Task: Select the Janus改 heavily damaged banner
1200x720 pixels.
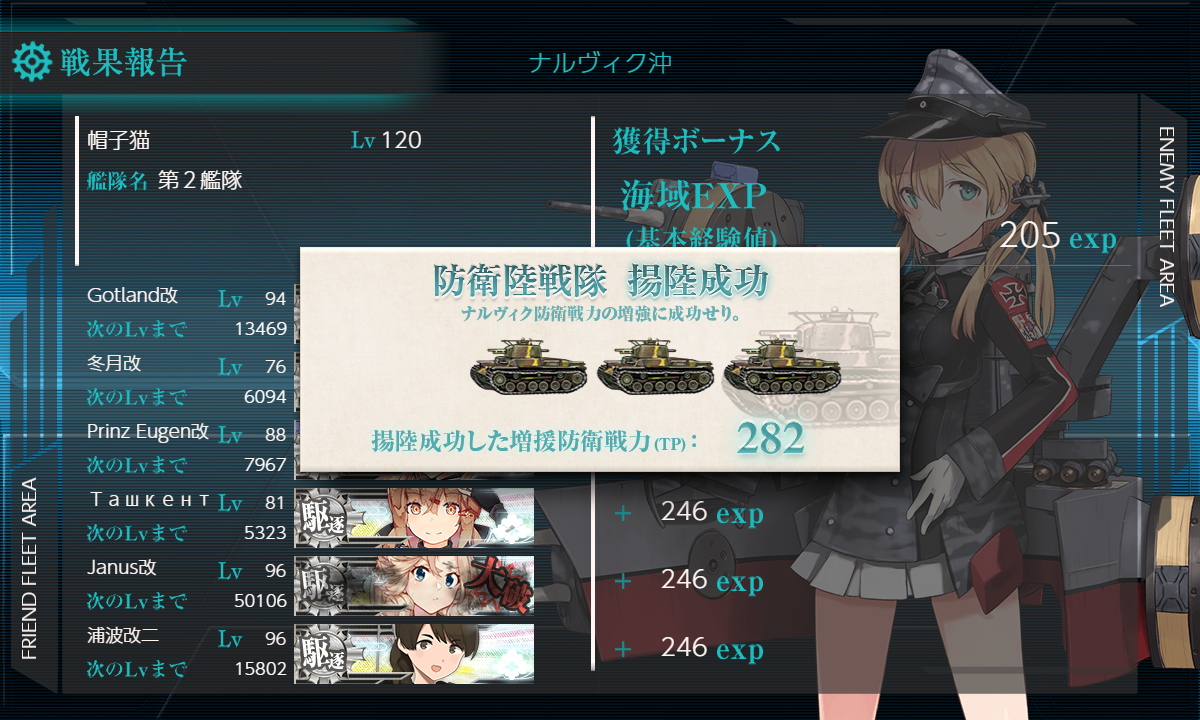Action: (414, 584)
